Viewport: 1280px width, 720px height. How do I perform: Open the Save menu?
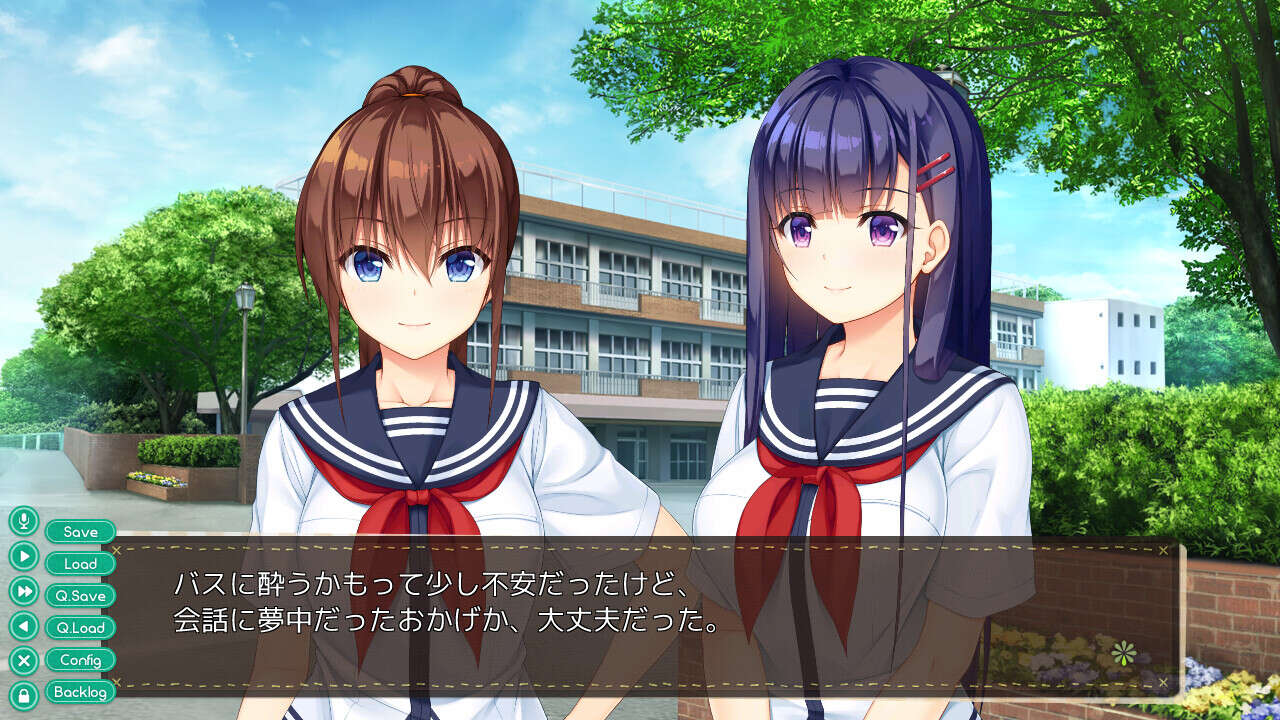(80, 532)
